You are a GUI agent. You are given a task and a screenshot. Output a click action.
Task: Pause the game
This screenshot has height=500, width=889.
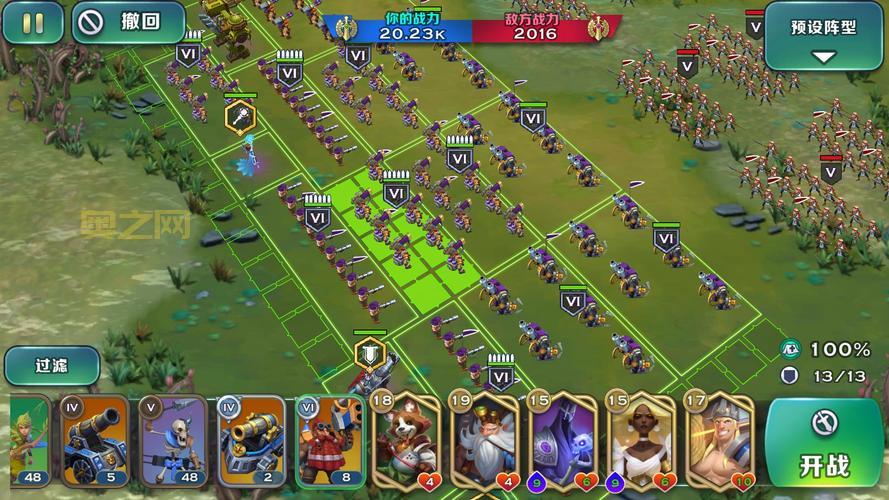[32, 22]
